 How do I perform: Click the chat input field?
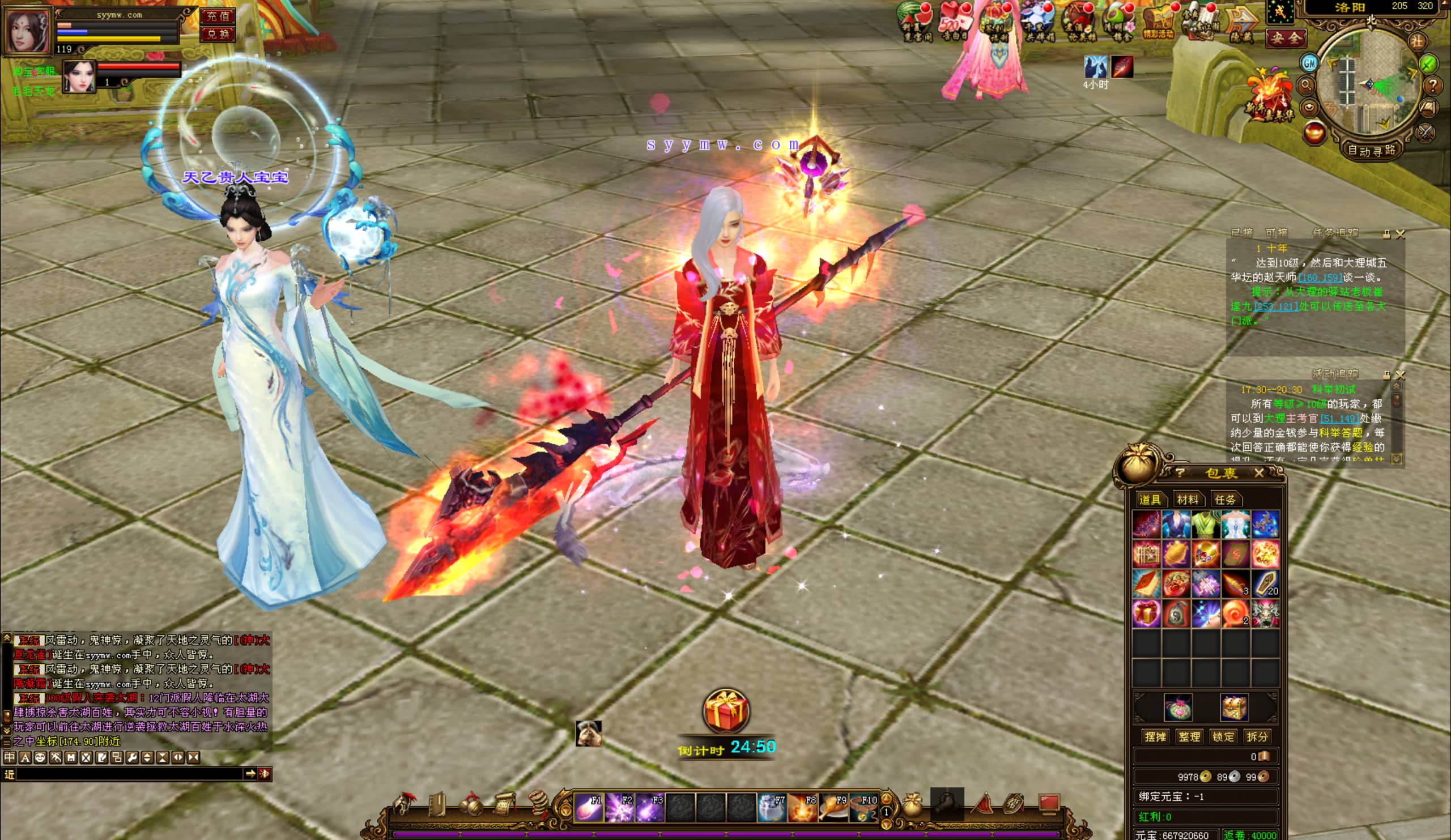[x=130, y=774]
